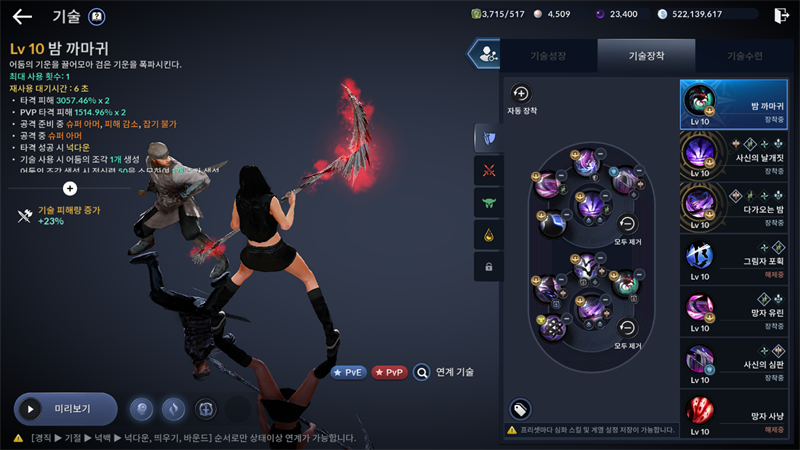Switch to the 기술성장 tab

point(547,56)
